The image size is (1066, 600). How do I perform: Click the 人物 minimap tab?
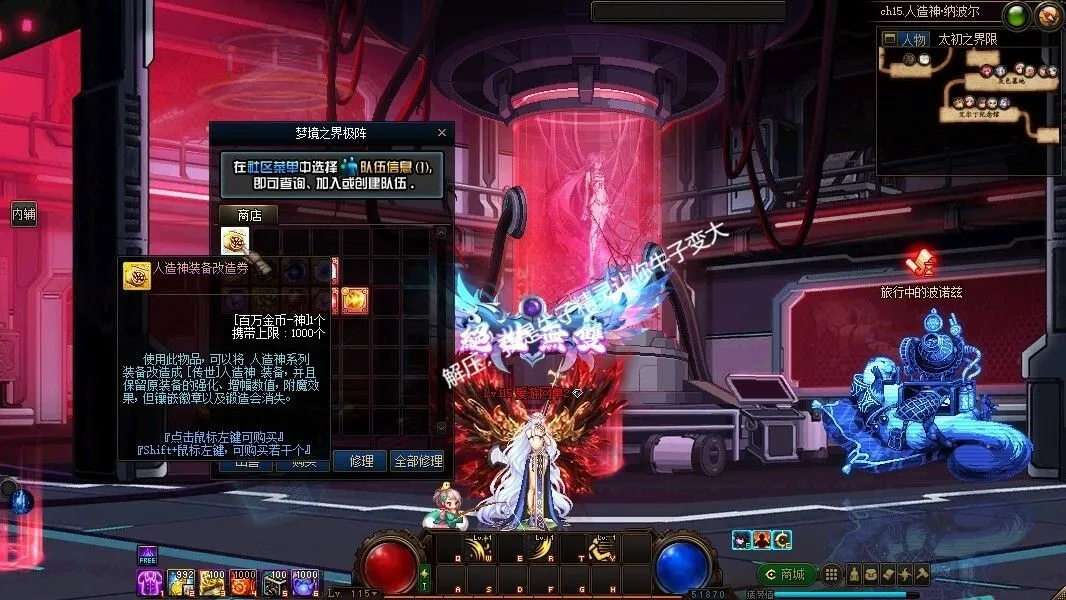(913, 39)
